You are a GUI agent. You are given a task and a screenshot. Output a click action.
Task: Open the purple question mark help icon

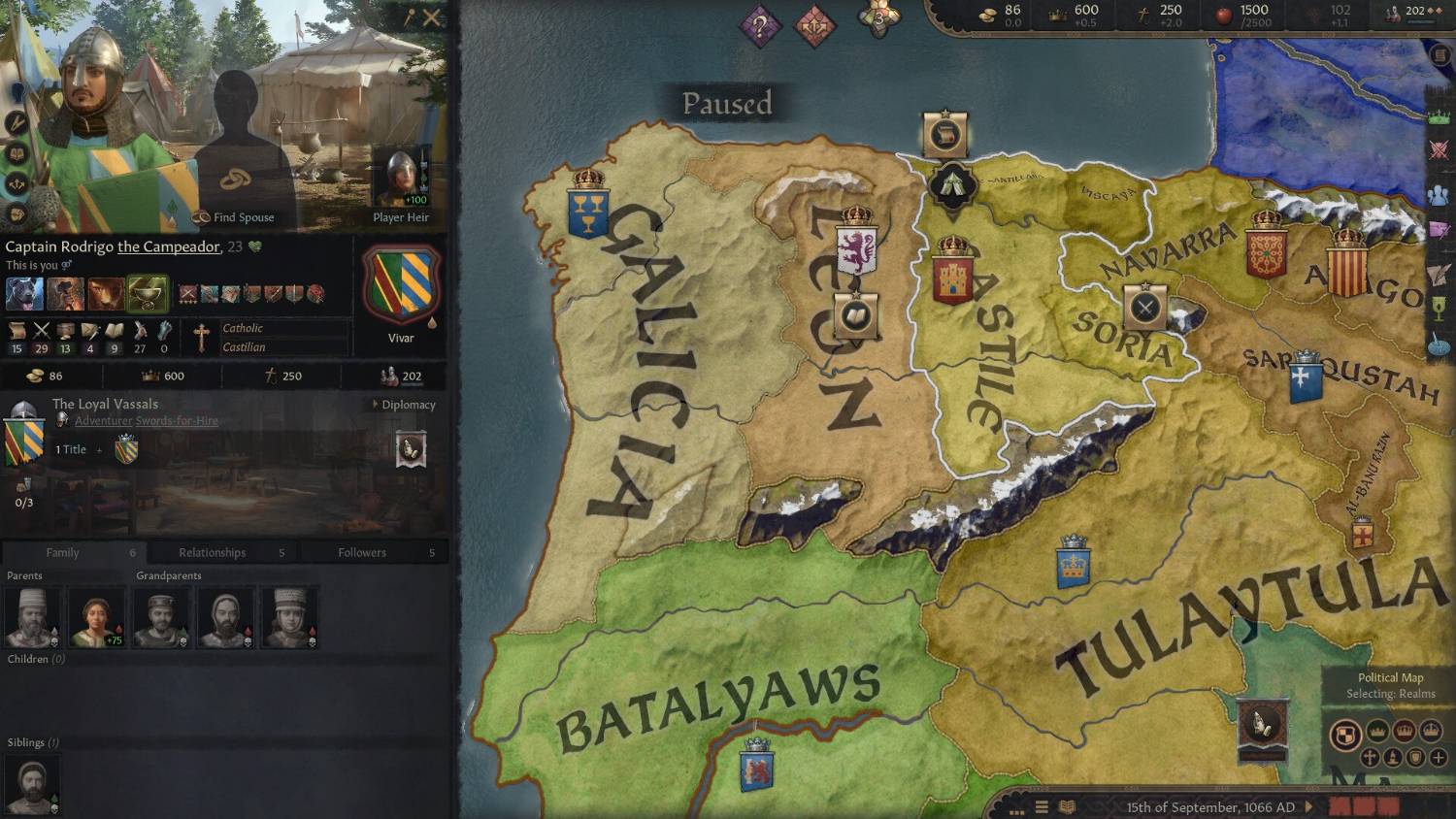(759, 24)
